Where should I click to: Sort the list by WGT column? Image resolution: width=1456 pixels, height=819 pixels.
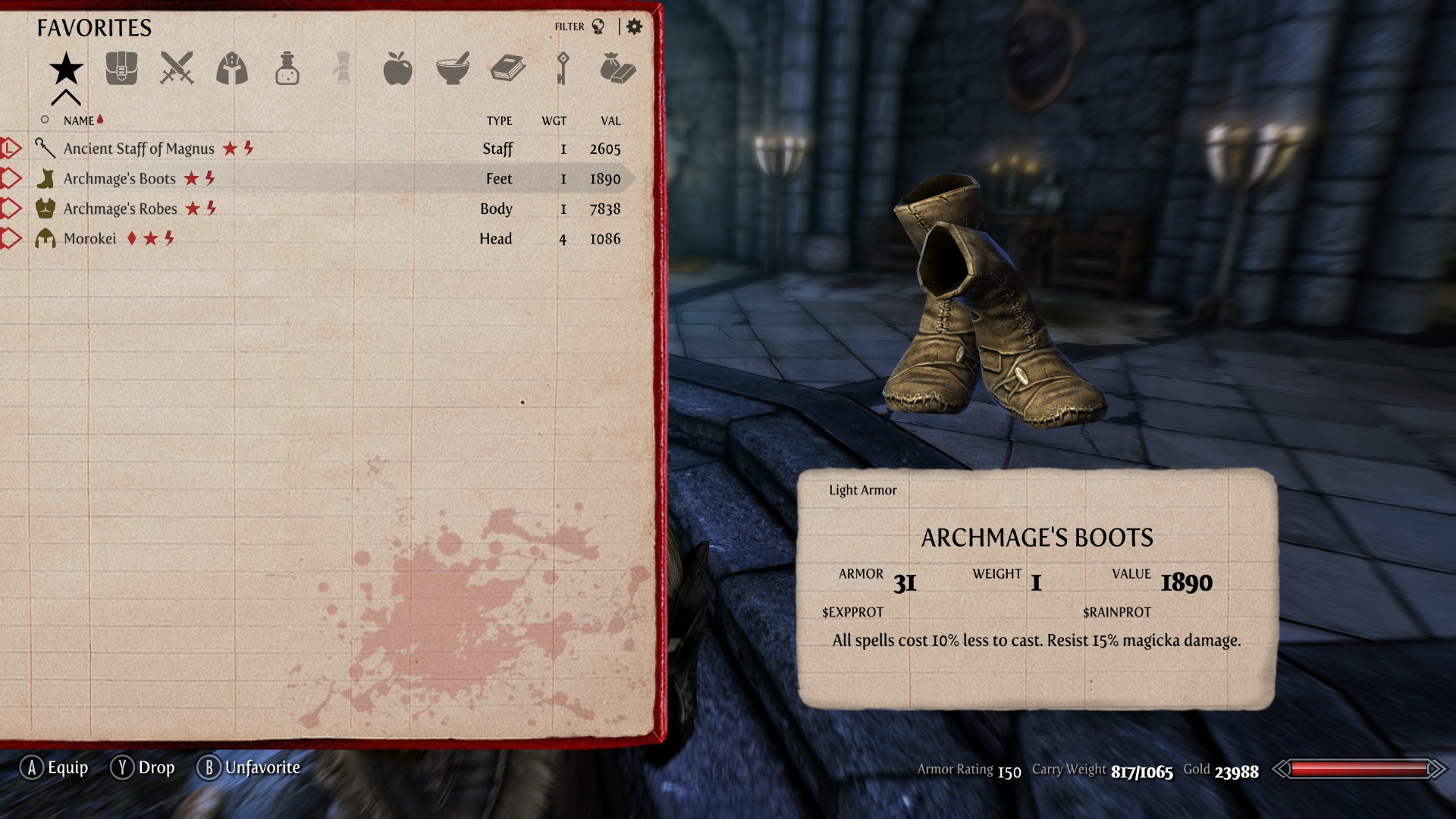tap(554, 121)
